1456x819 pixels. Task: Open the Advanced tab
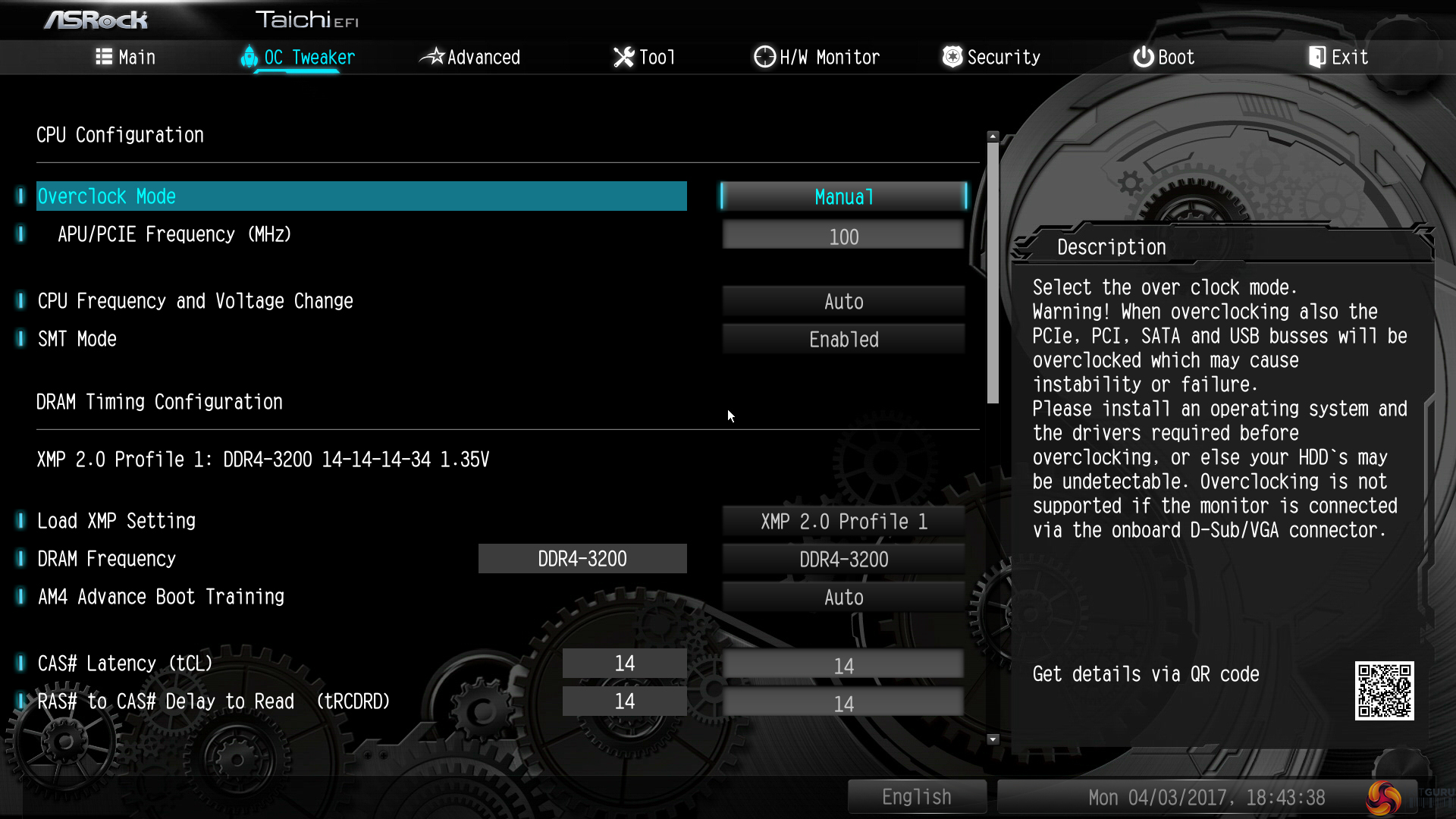[470, 57]
